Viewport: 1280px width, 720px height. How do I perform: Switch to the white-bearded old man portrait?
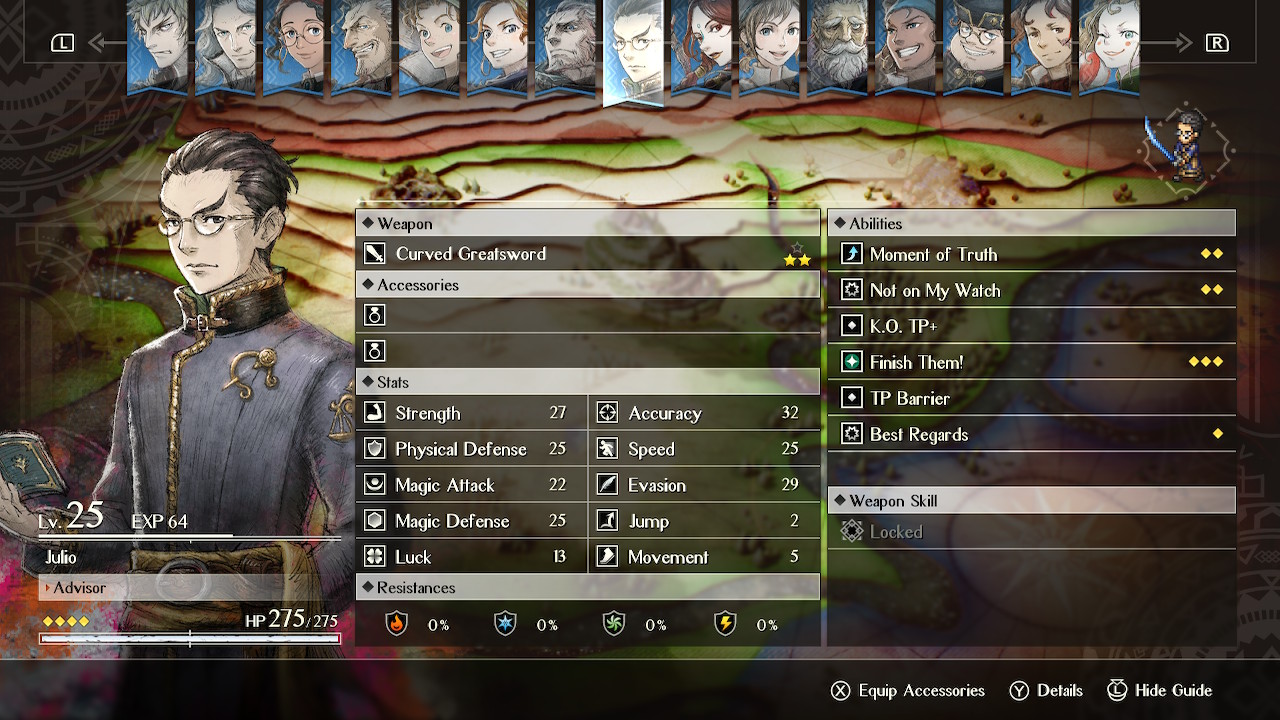[x=837, y=46]
